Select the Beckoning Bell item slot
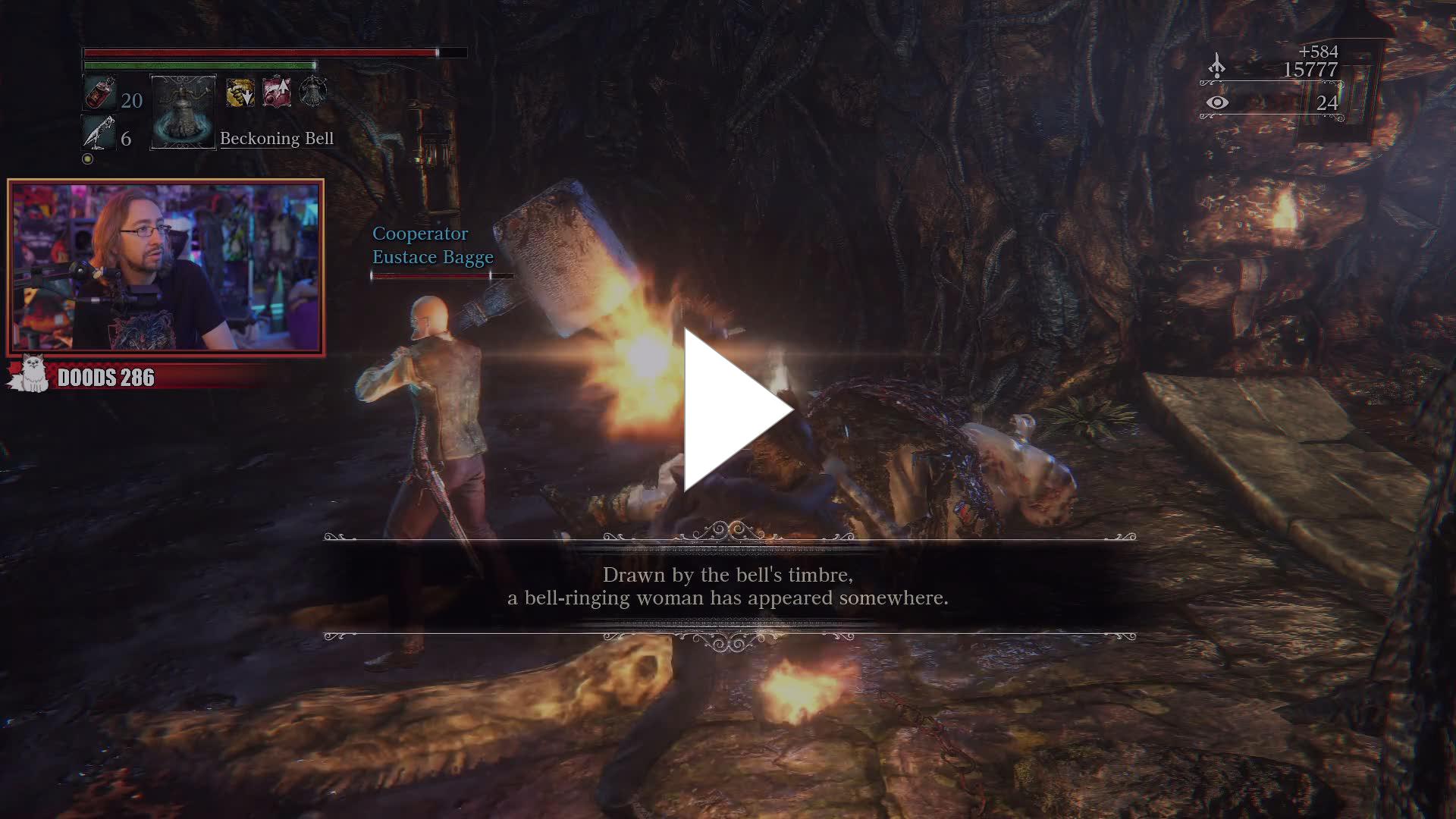 point(184,112)
